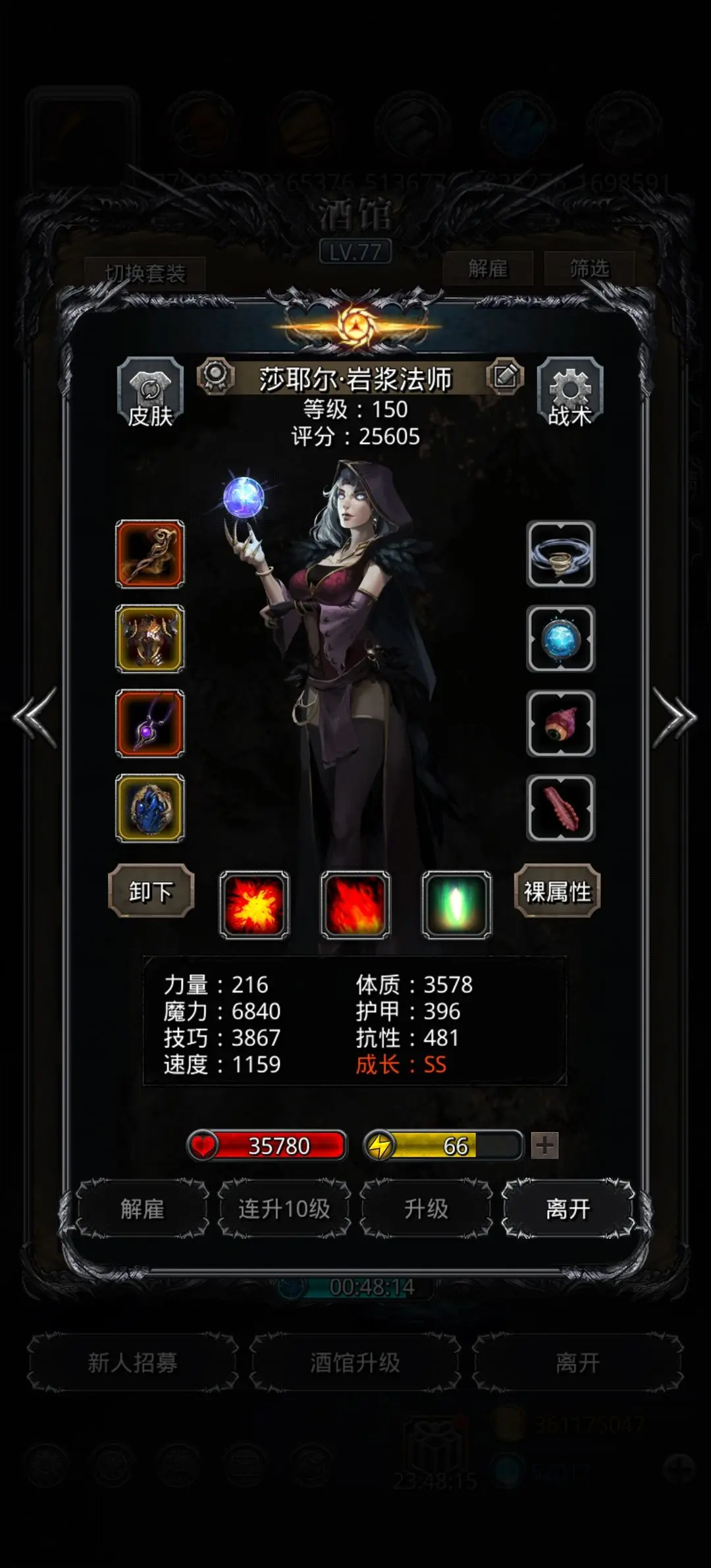
Task: Select the blue gem ring slot
Action: coord(150,808)
